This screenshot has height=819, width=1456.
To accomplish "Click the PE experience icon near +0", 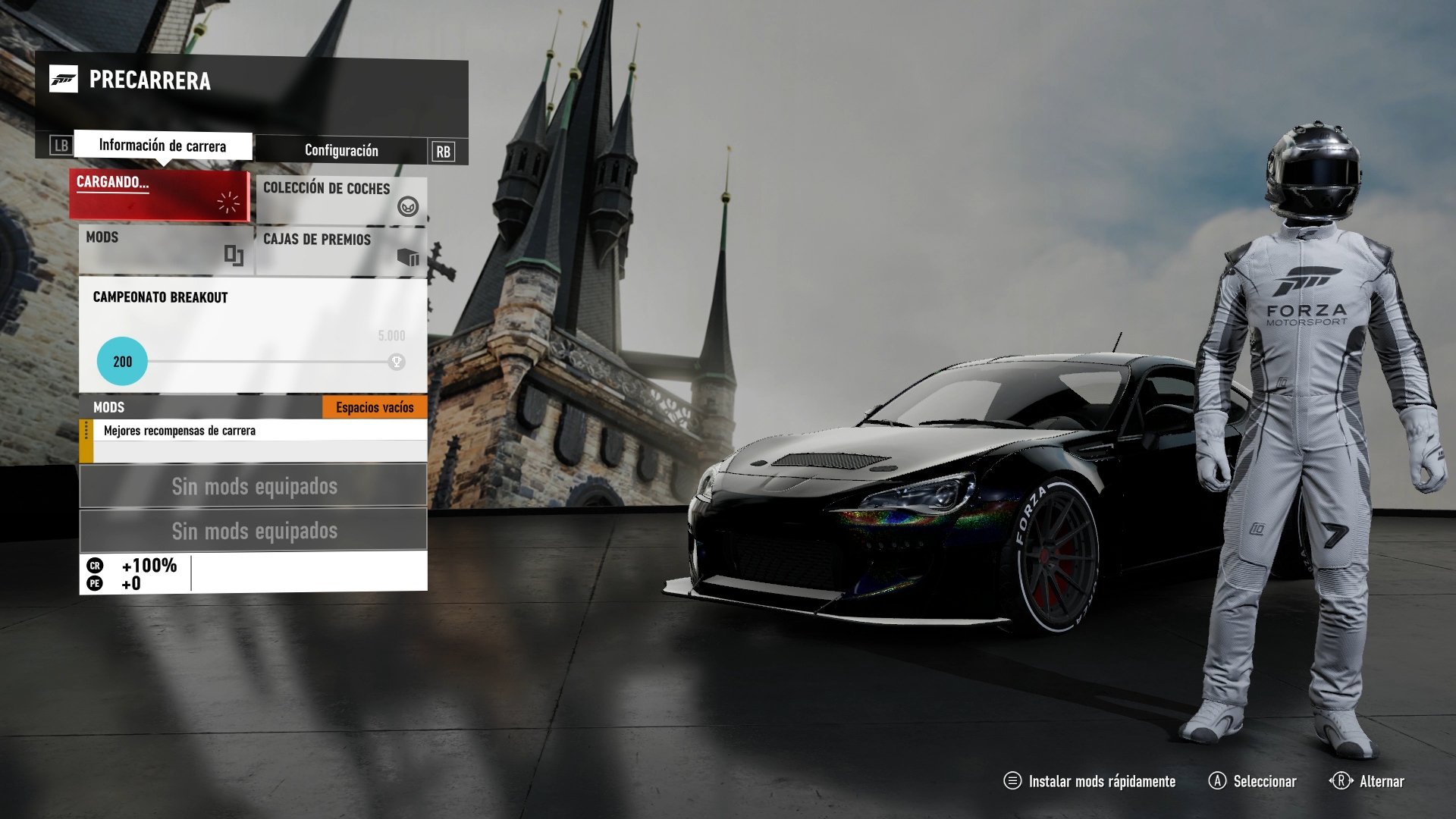I will coord(97,584).
